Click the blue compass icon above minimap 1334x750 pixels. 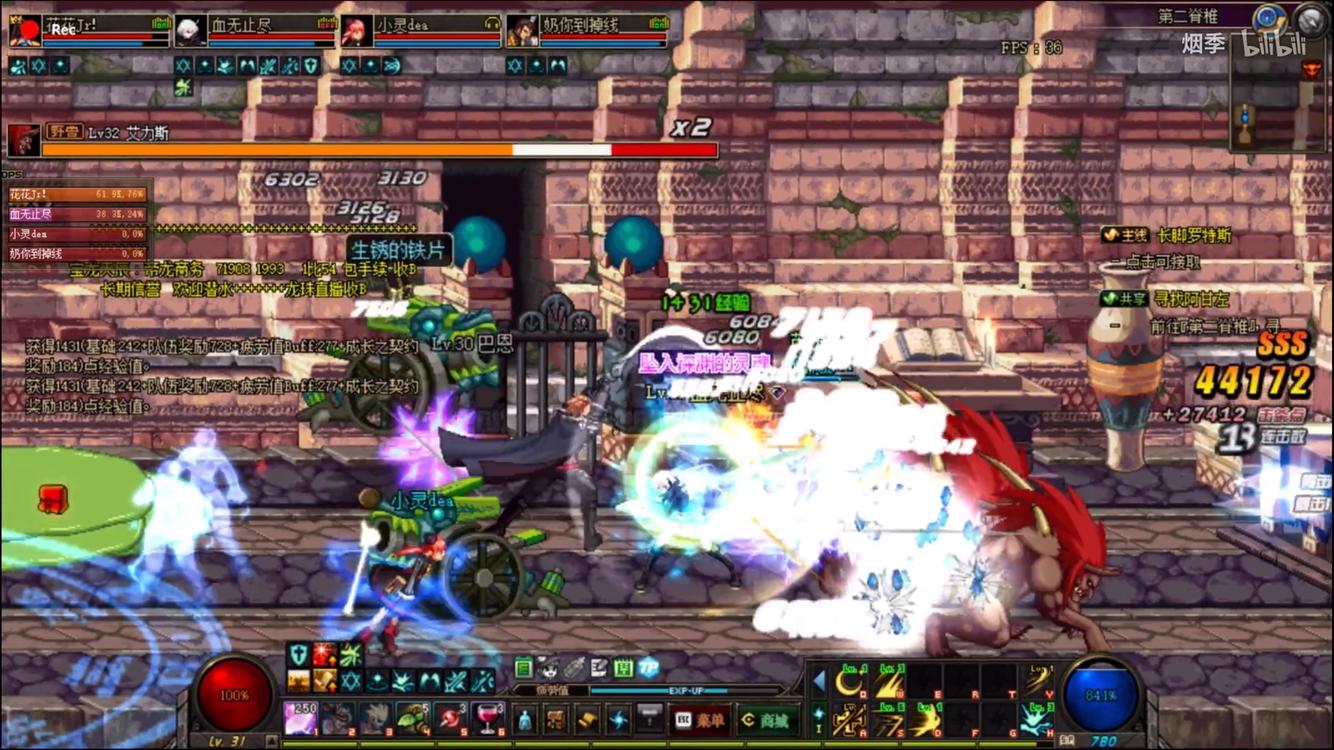[x=1270, y=18]
